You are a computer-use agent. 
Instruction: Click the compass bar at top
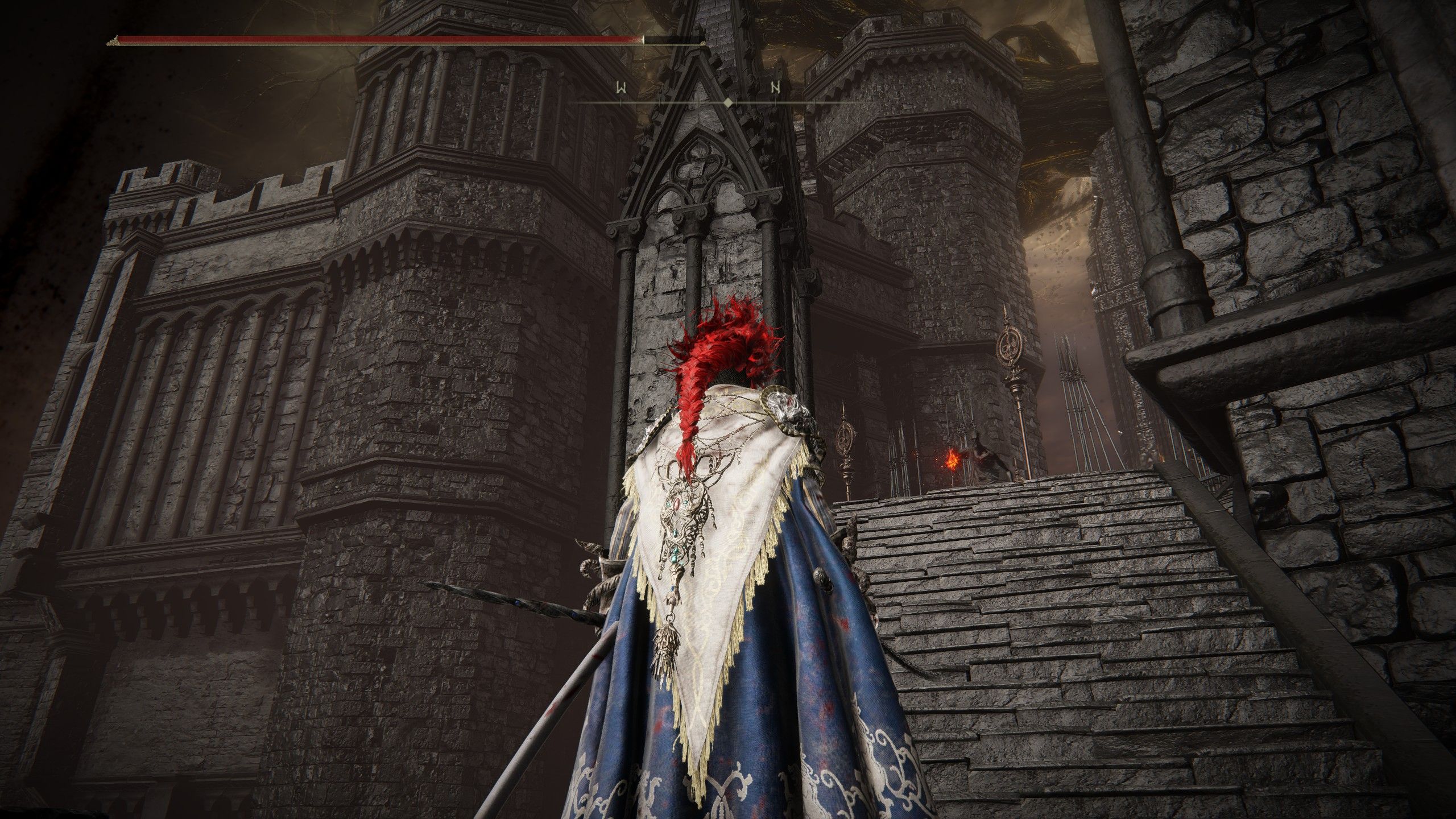pos(727,102)
